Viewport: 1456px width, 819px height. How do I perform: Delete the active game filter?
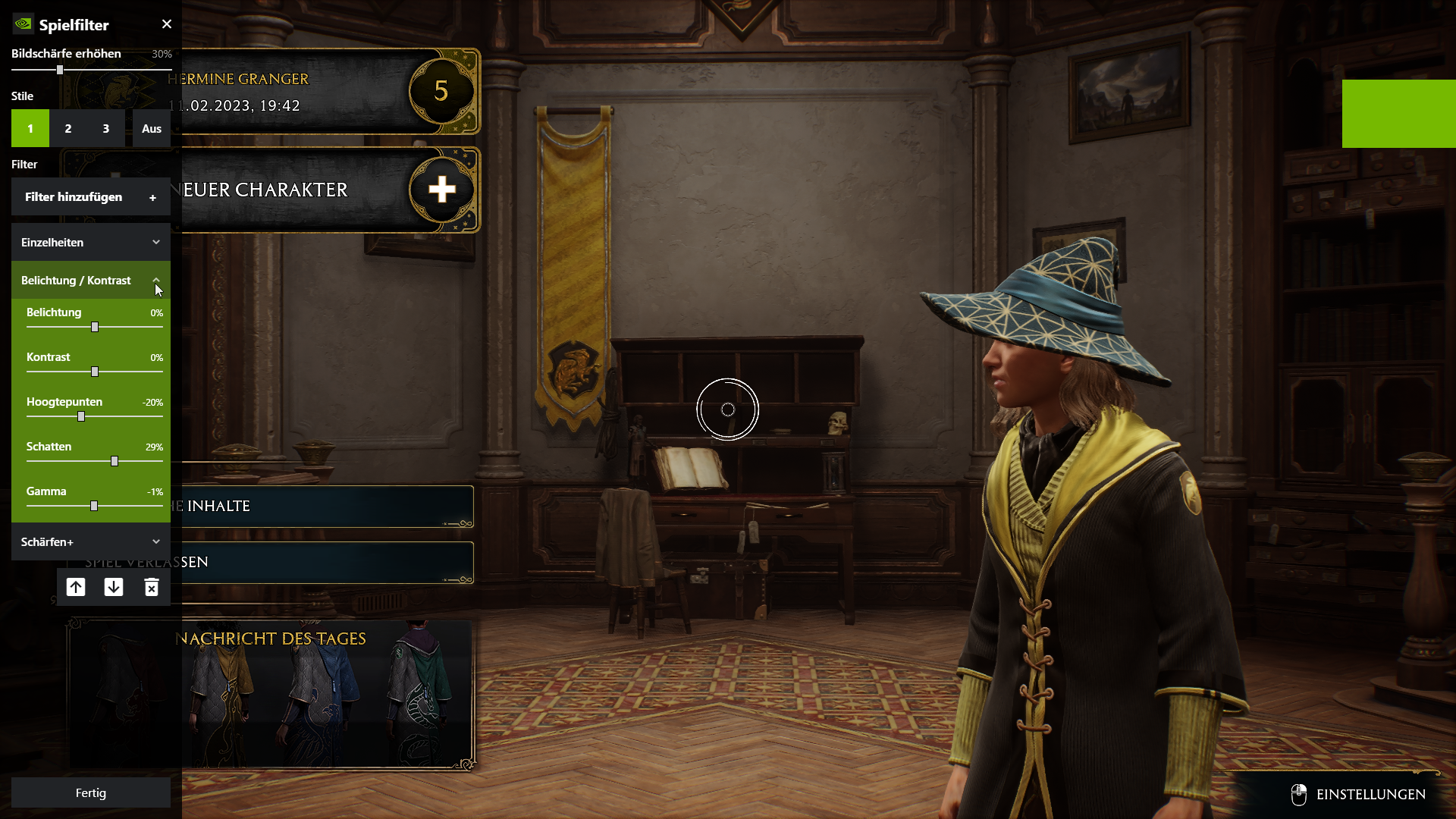tap(152, 587)
